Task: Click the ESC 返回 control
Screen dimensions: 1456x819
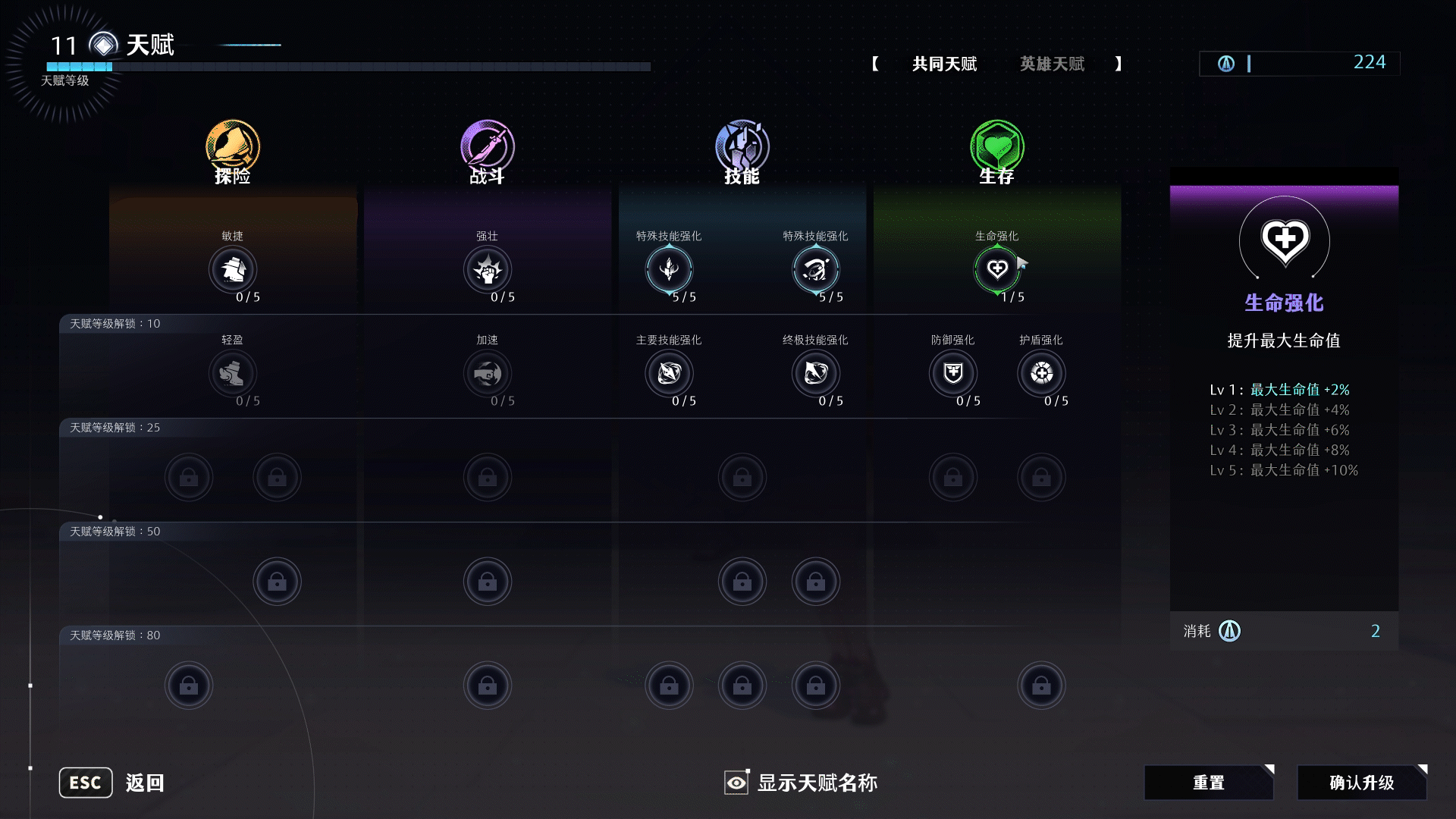Action: click(85, 782)
